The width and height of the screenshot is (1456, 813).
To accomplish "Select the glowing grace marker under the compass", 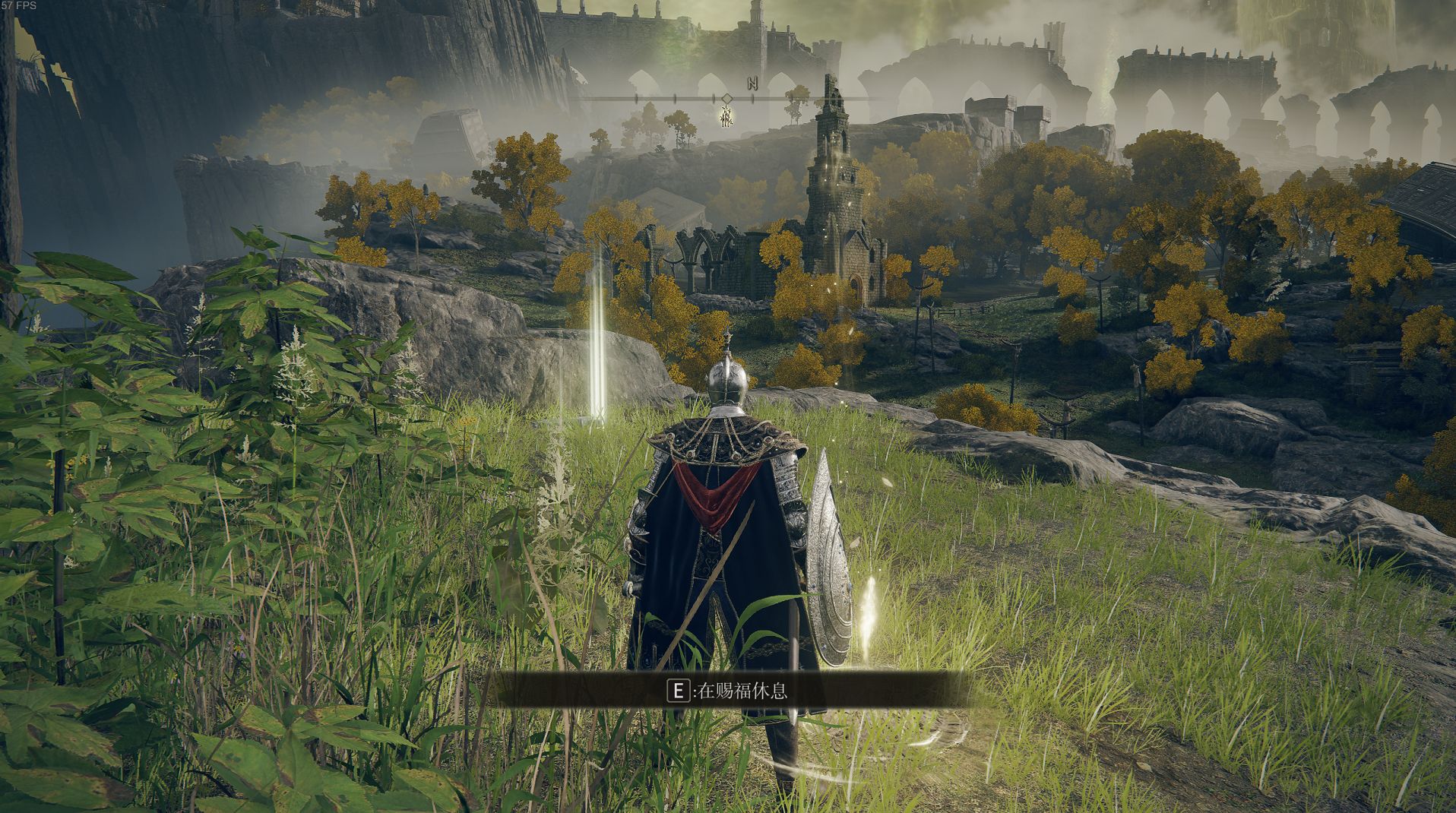I will point(727,116).
